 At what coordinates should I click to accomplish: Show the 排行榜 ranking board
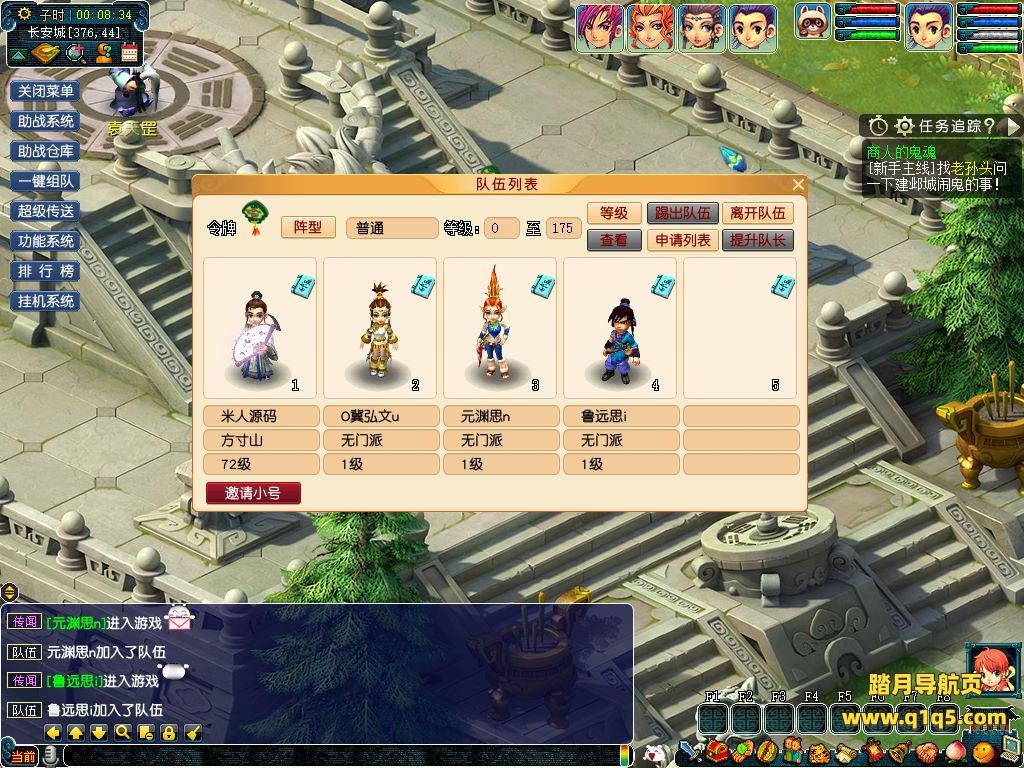pos(46,271)
